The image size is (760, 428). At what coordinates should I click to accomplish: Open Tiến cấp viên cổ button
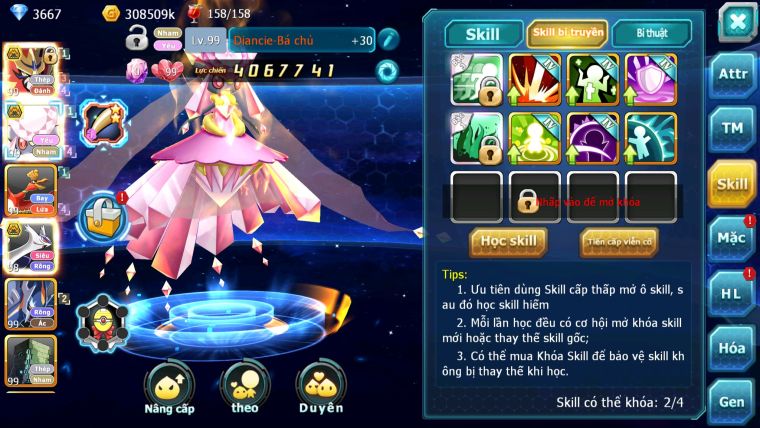click(618, 241)
